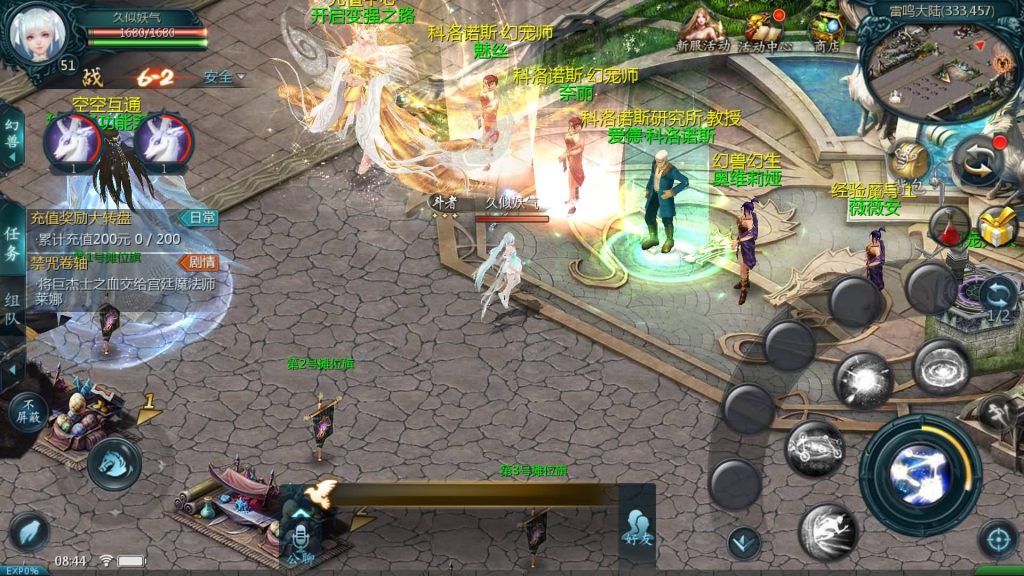Open the backpack bag icon
Screen dimensions: 1024x576
point(909,160)
